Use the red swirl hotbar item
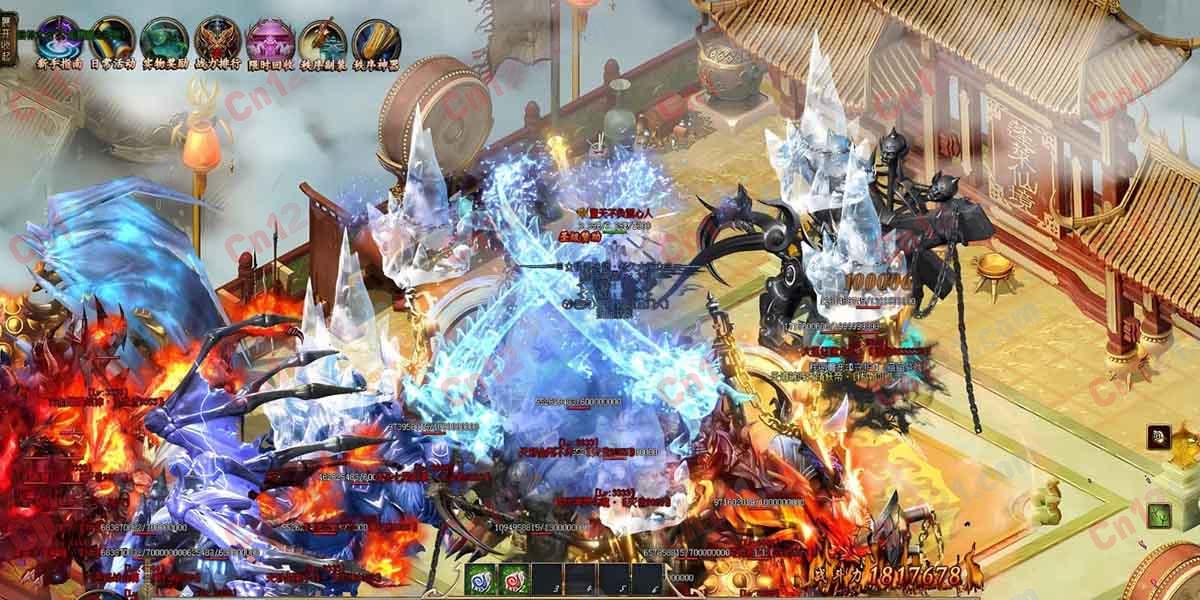The image size is (1200, 600). (x=514, y=579)
